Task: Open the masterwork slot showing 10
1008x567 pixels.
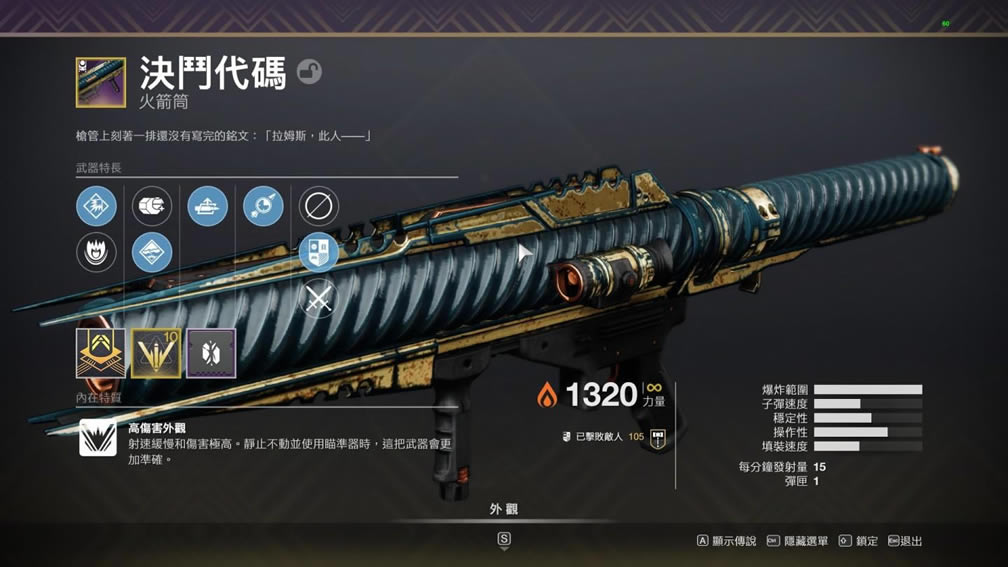Action: (156, 353)
